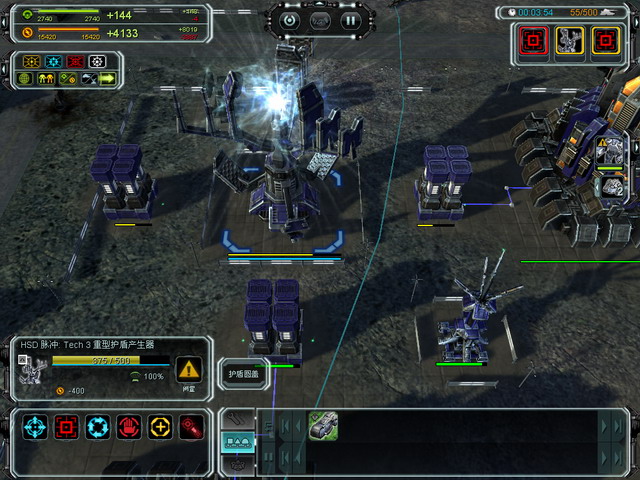Select the red stop hand order icon
This screenshot has width=640, height=480.
pyautogui.click(x=128, y=427)
